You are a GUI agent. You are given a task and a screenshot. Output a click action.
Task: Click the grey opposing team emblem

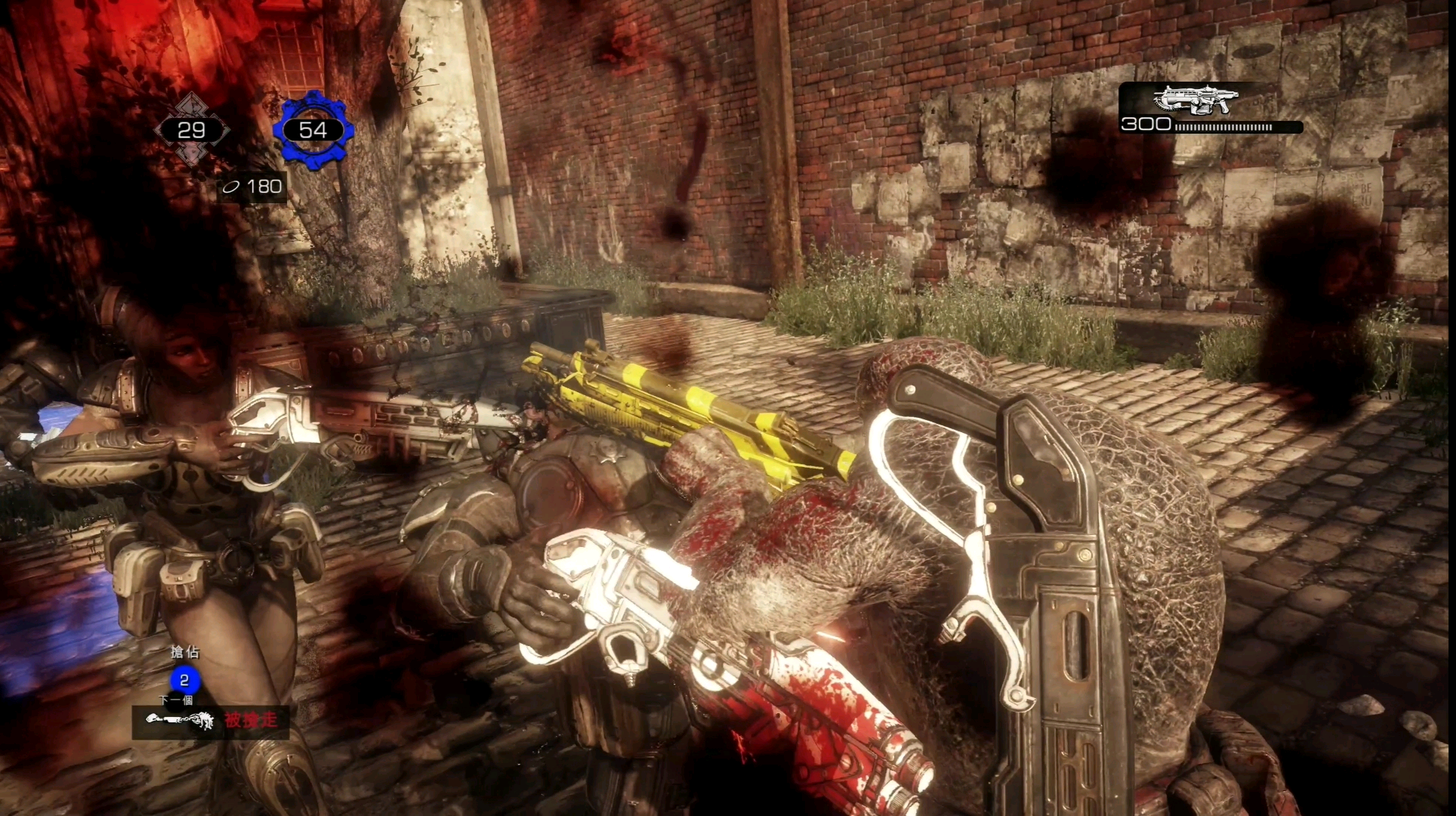click(192, 130)
